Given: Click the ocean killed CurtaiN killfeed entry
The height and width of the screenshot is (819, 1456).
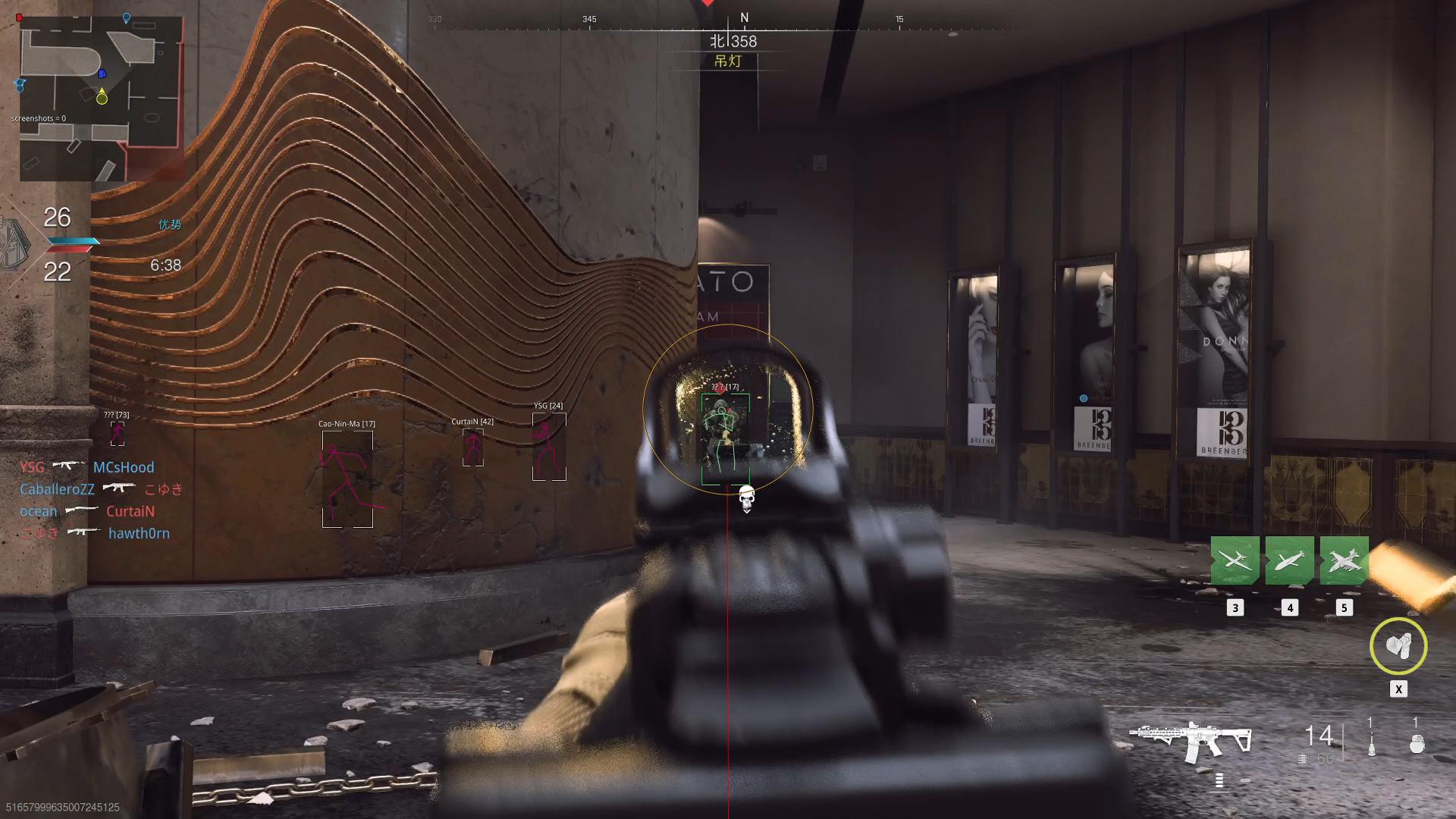Looking at the screenshot, I should click(x=87, y=511).
